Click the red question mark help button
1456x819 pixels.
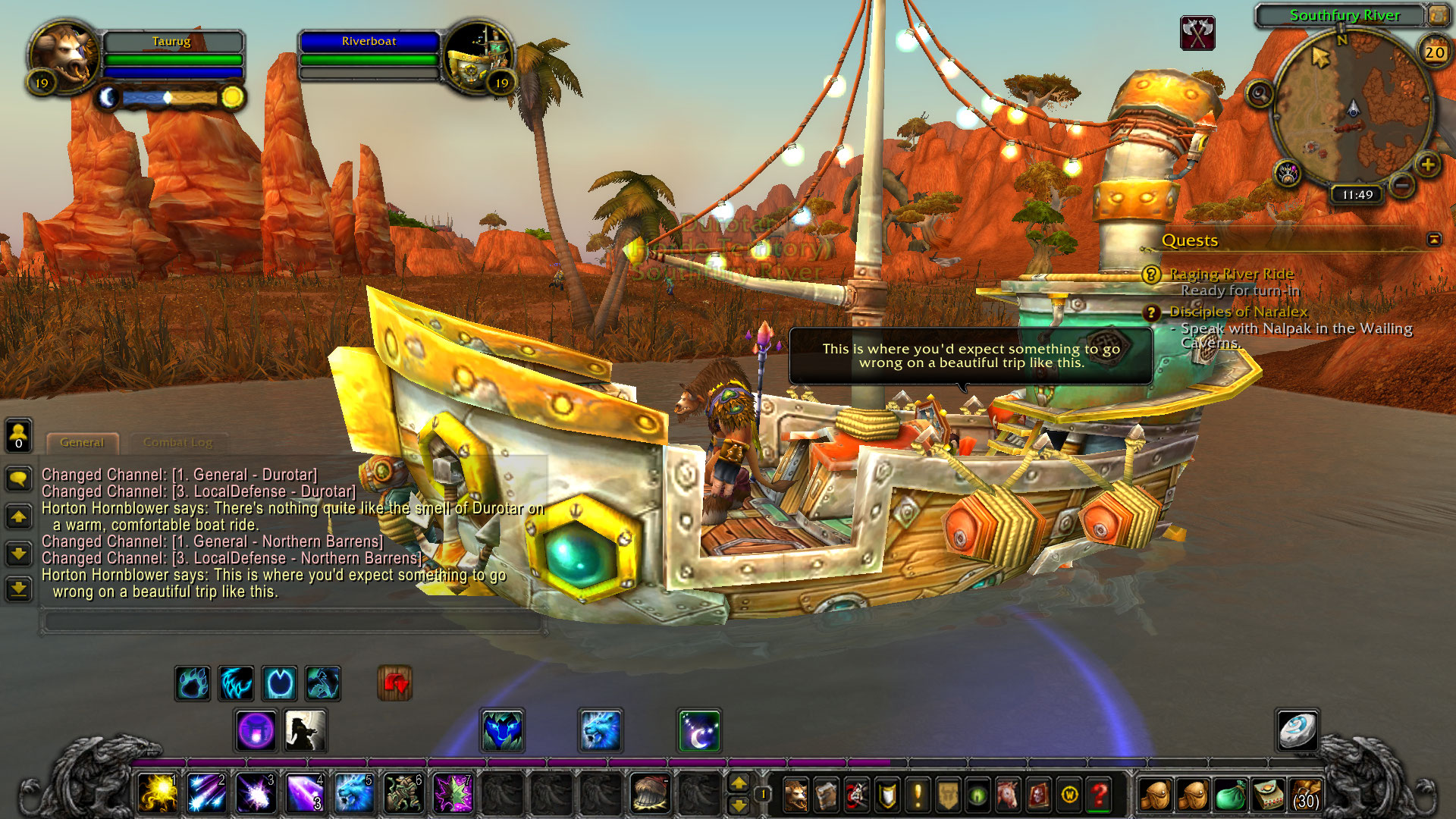(1100, 795)
